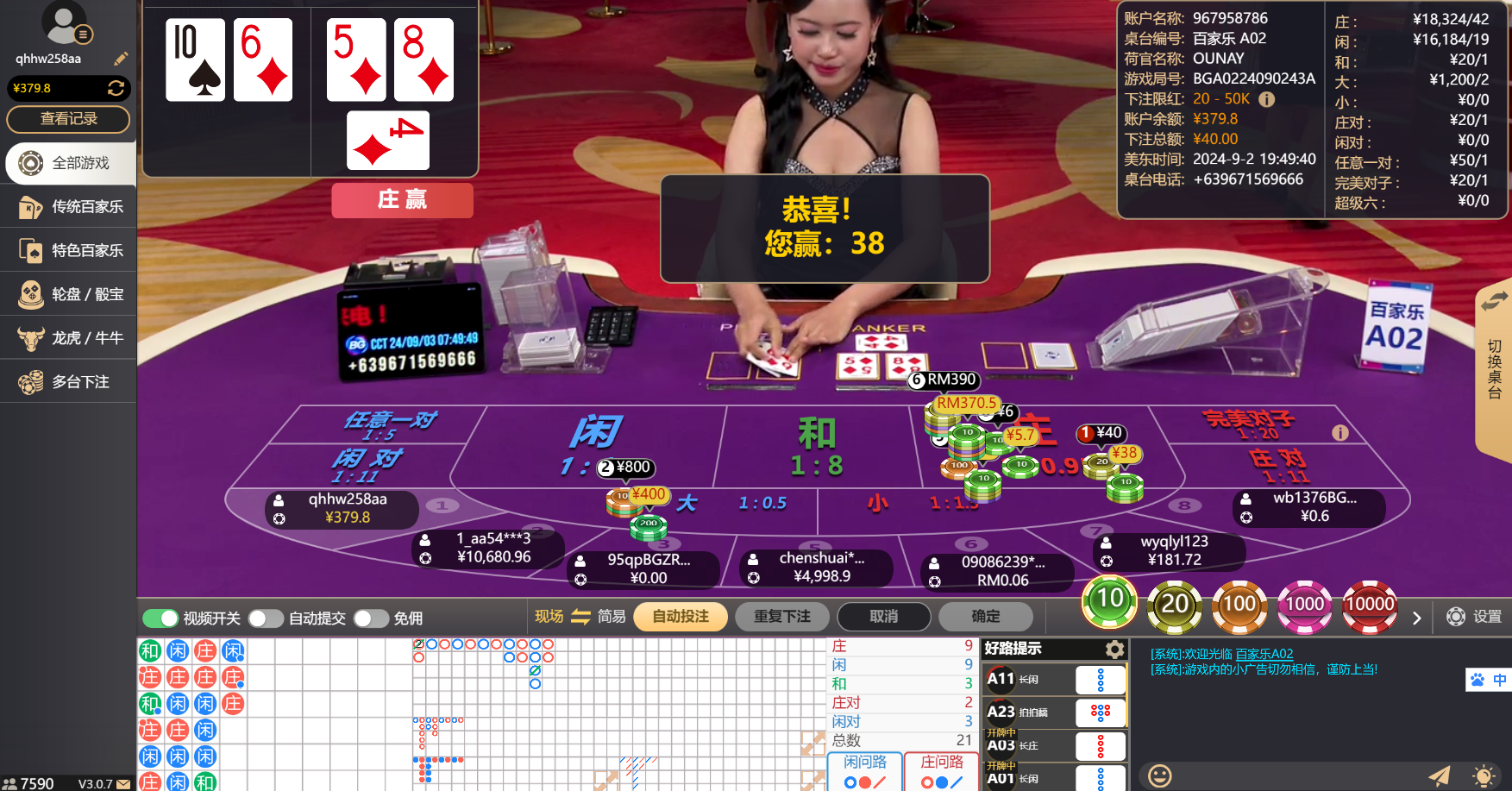This screenshot has width=1512, height=791.
Task: Open the 龙虎/牛牛 game category
Action: 28,337
